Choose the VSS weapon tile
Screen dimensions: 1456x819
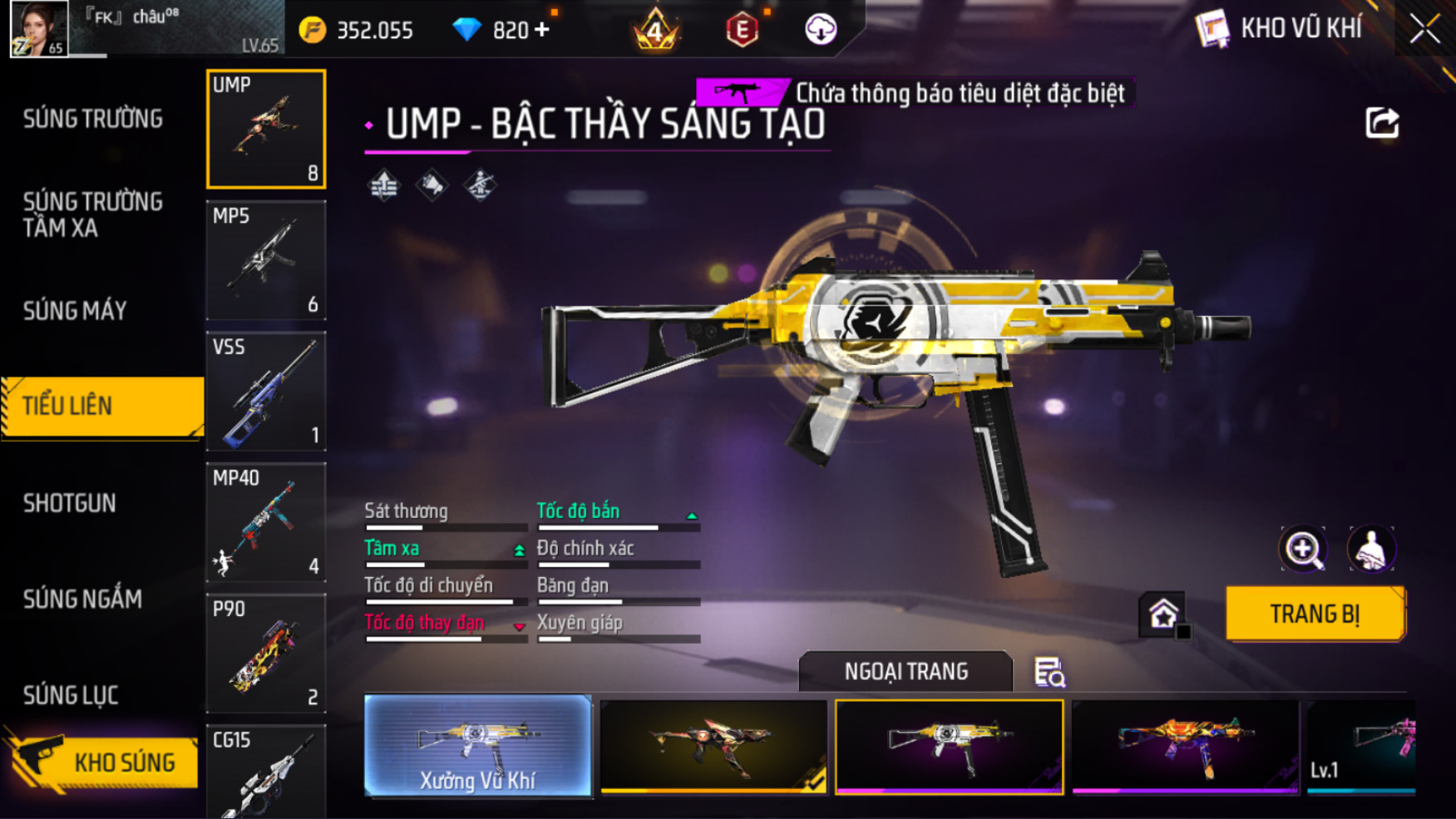coord(266,392)
